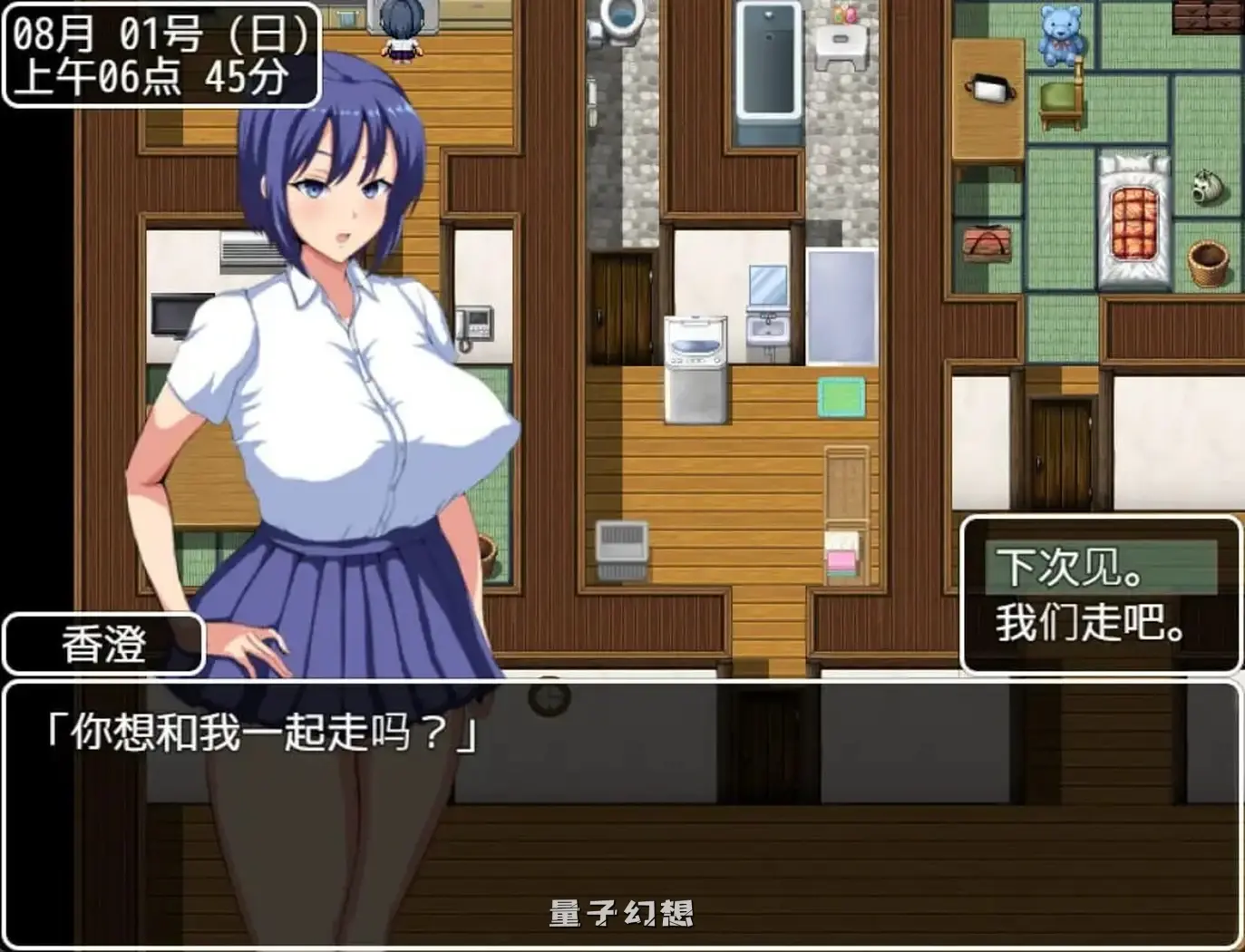The height and width of the screenshot is (952, 1245).
Task: Click the pink towel on the shelf
Action: pyautogui.click(x=841, y=558)
